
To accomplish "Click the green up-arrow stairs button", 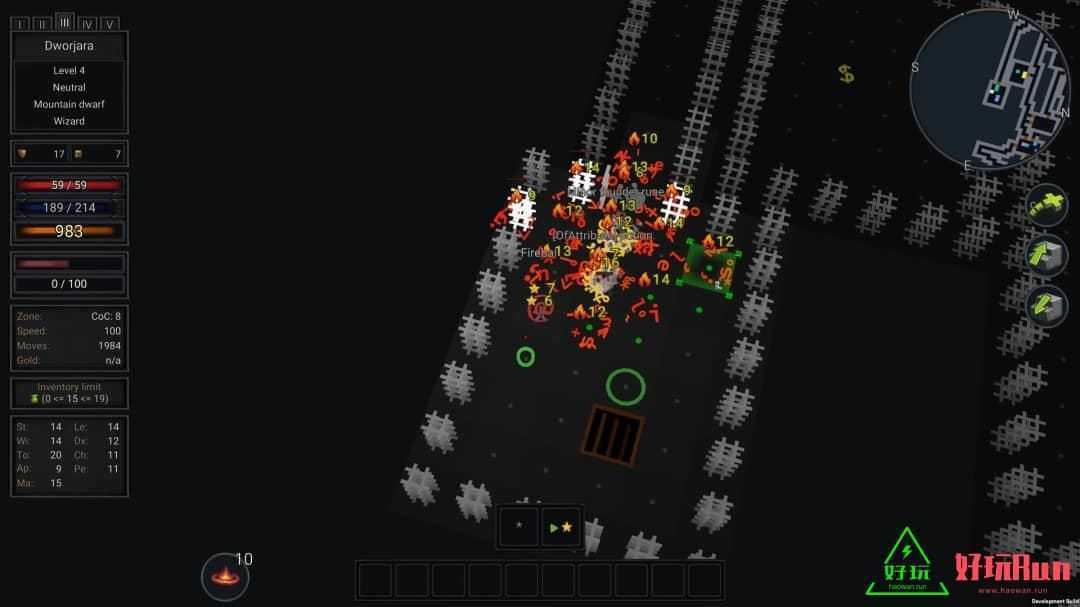I will click(x=1046, y=255).
